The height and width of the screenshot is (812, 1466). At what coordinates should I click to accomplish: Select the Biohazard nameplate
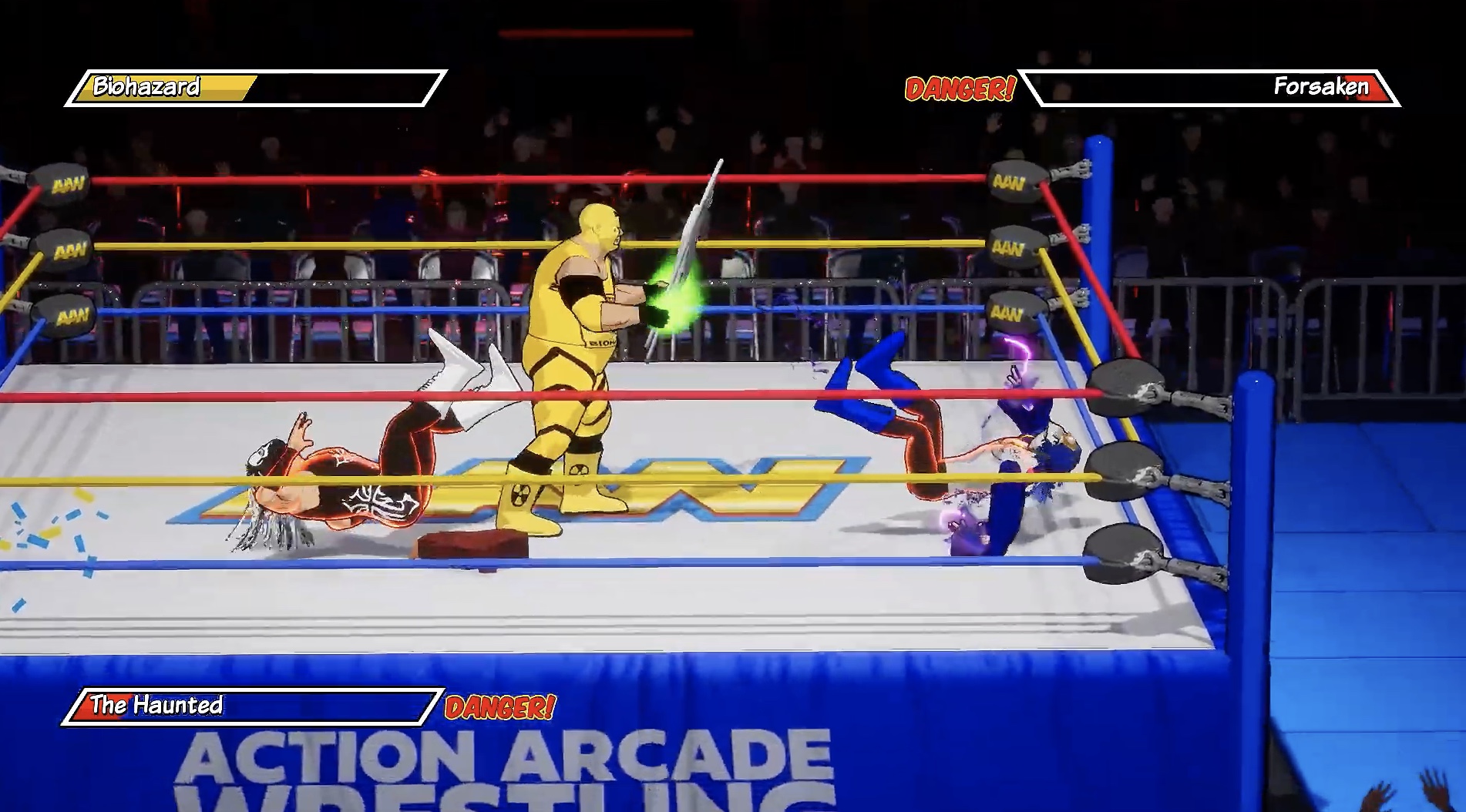[x=146, y=88]
